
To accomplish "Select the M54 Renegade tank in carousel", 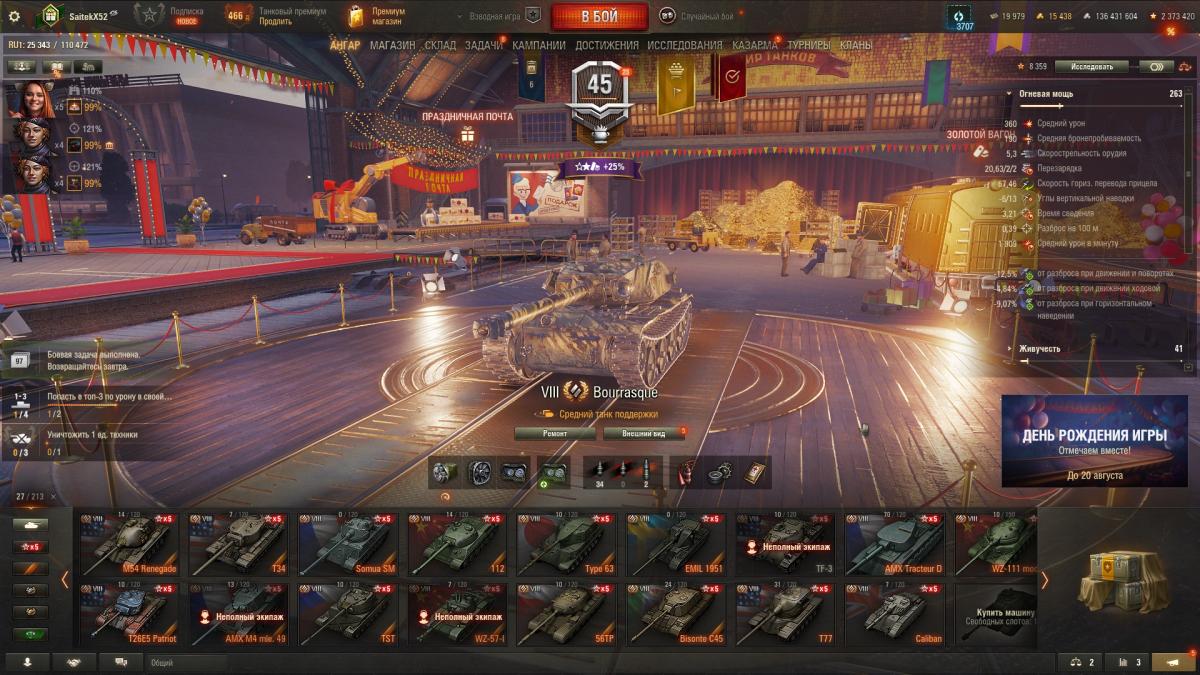I will [129, 545].
